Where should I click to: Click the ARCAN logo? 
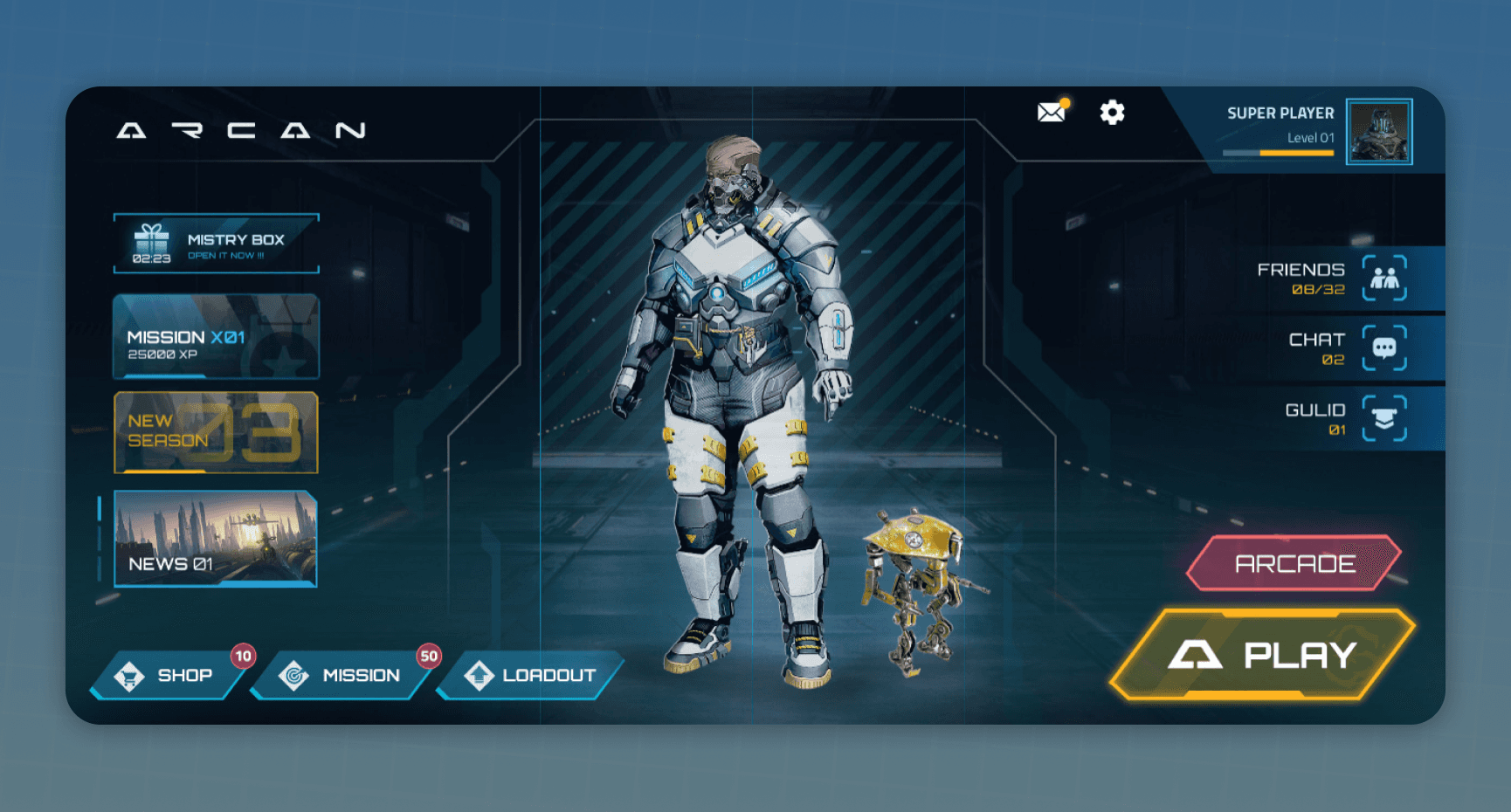point(241,131)
